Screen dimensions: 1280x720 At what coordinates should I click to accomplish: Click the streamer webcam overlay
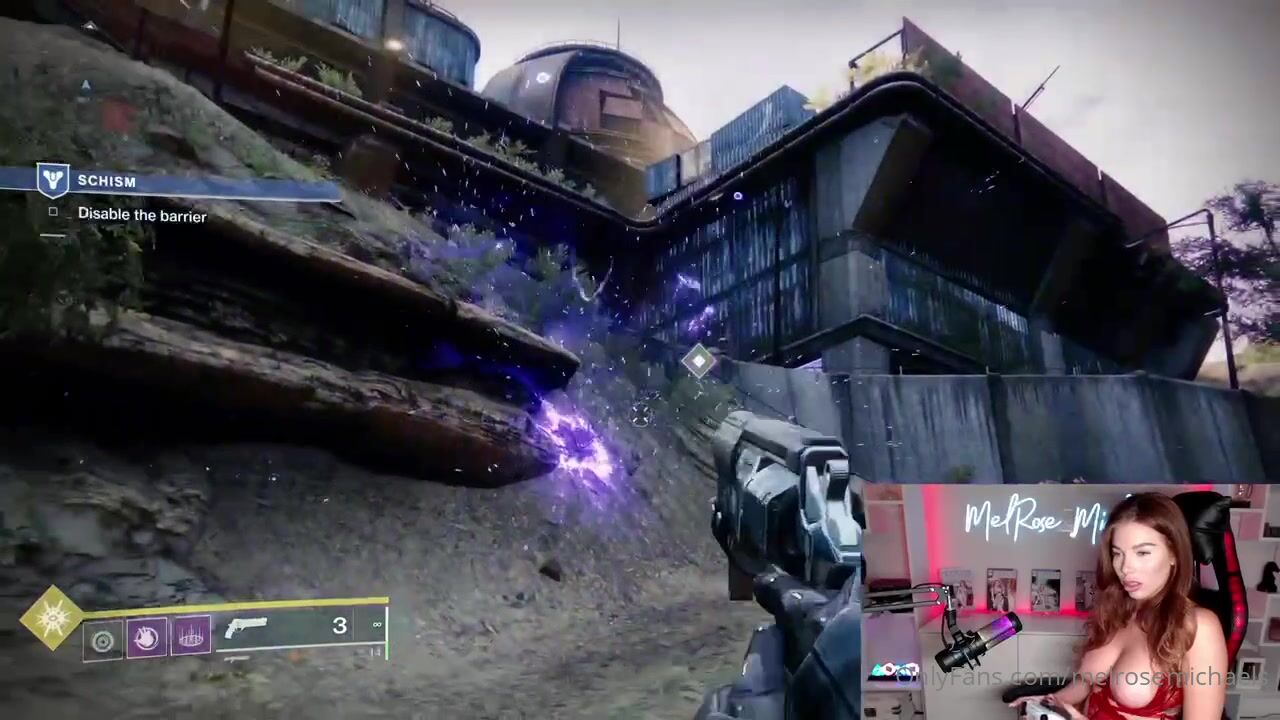[1070, 601]
